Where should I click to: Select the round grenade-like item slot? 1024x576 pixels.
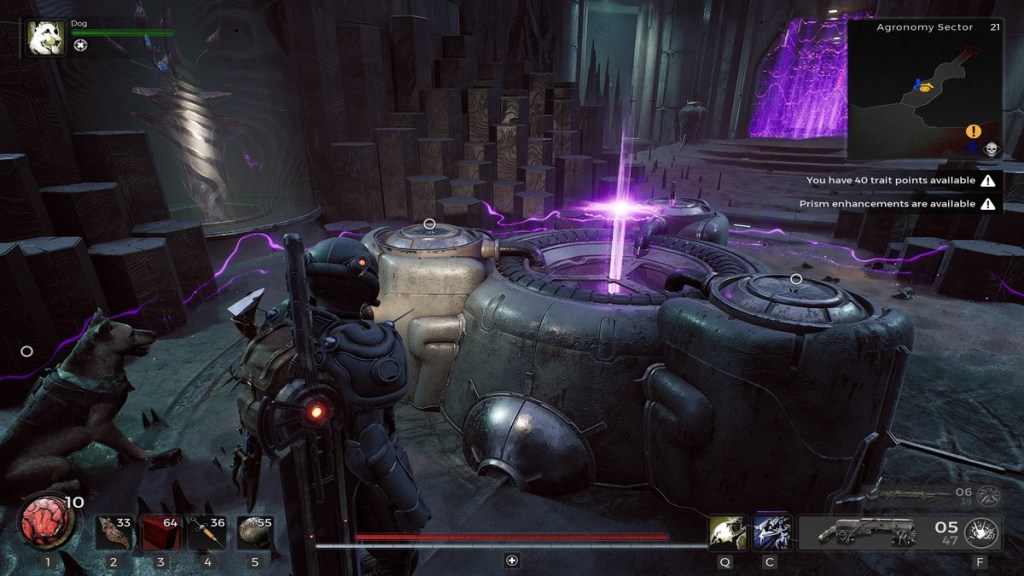pos(254,532)
